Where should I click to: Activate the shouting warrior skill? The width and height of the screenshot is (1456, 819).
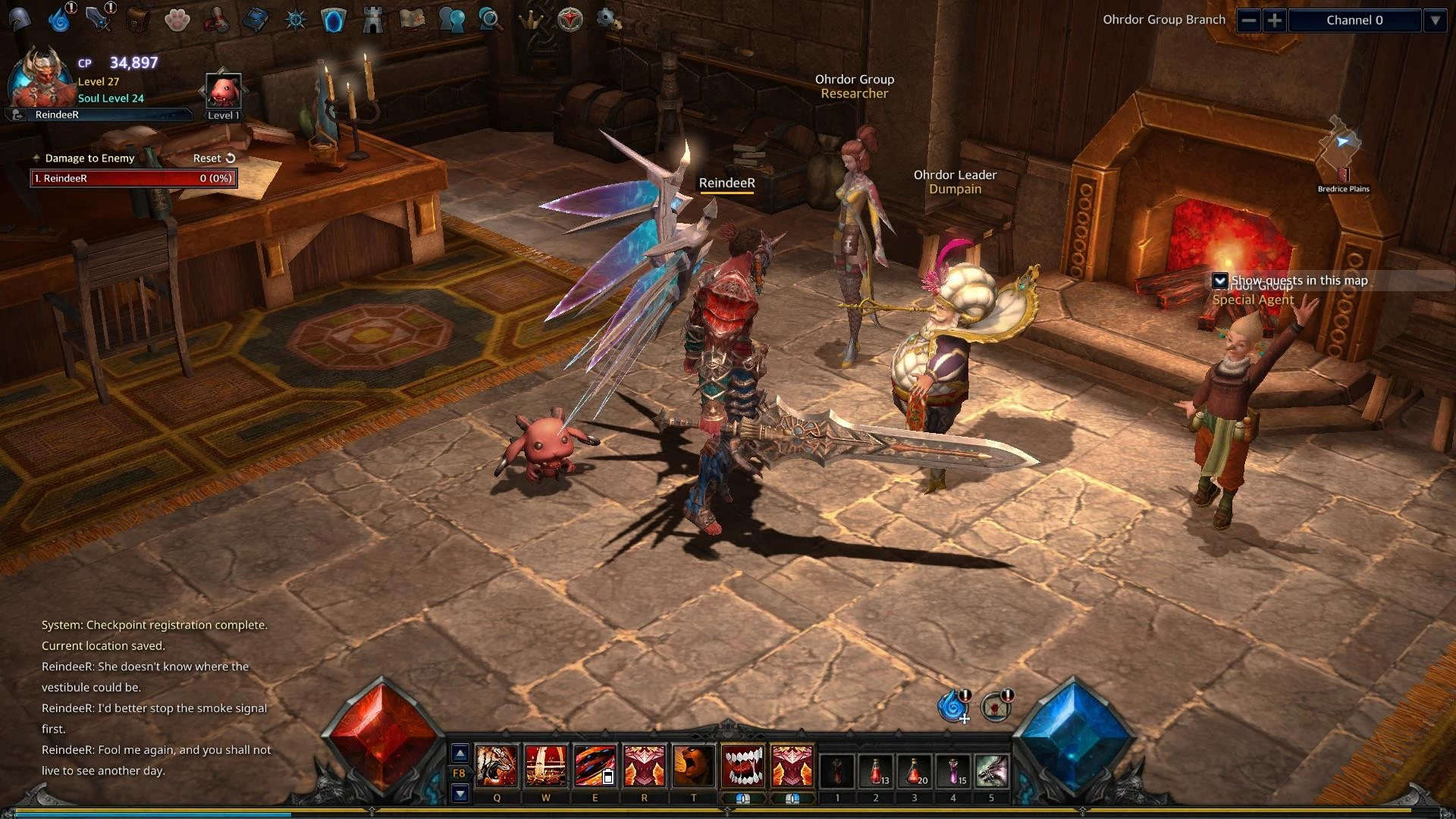coord(694,766)
